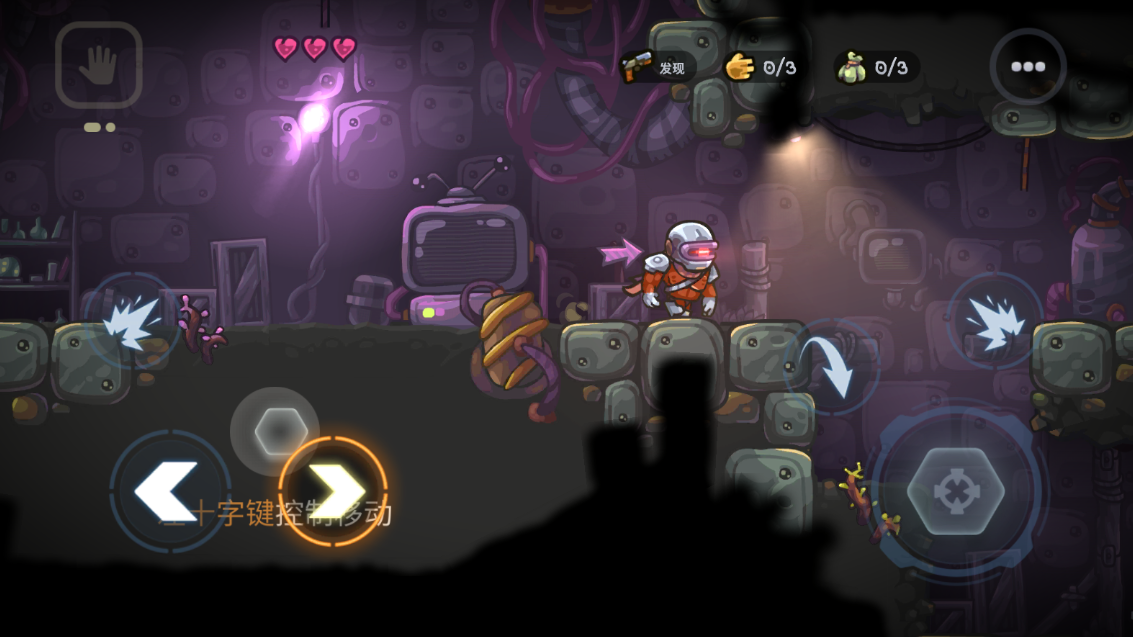The image size is (1133, 637).
Task: Tap the highlighted right arrow button
Action: click(333, 490)
